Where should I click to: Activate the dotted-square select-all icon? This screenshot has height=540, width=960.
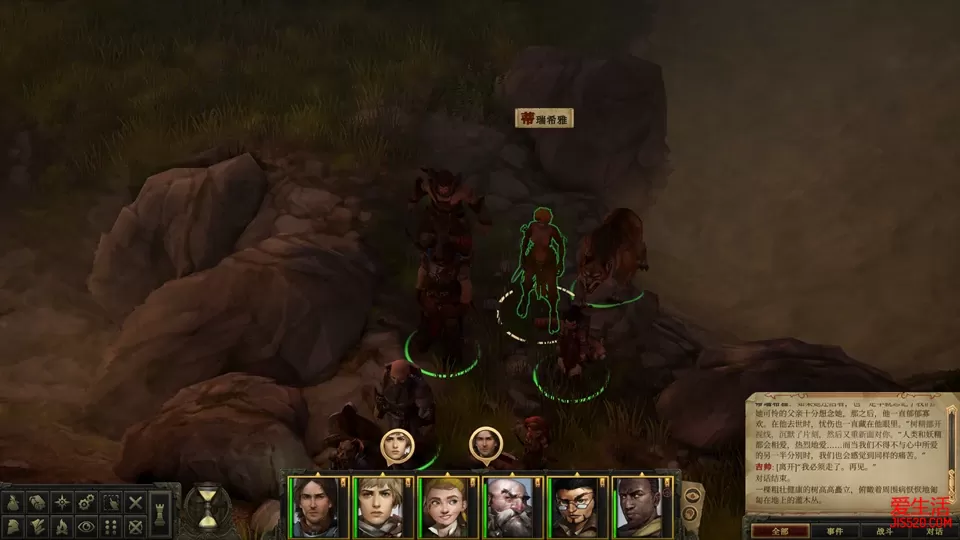pyautogui.click(x=111, y=503)
